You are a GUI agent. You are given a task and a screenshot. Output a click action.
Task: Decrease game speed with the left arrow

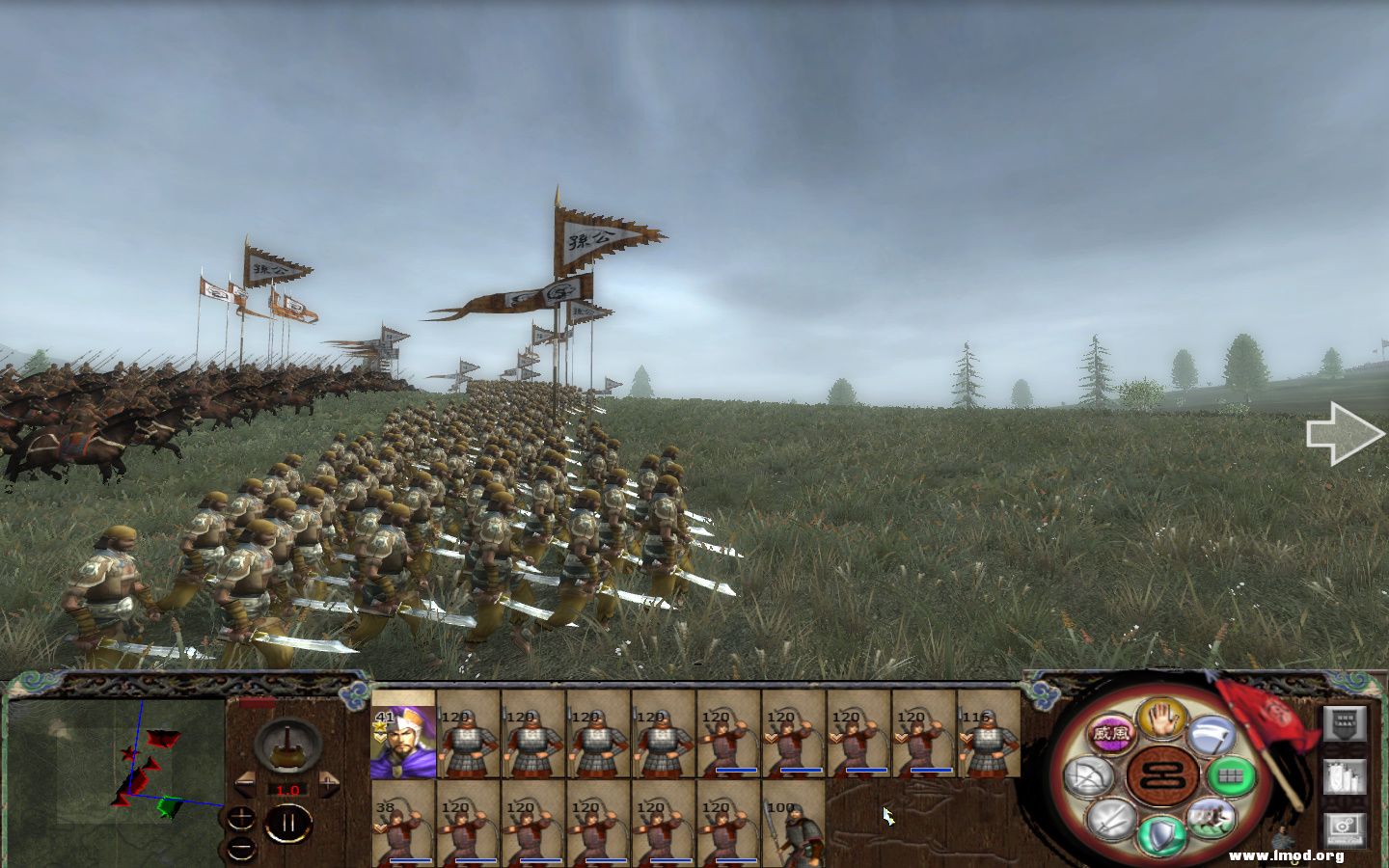click(245, 783)
